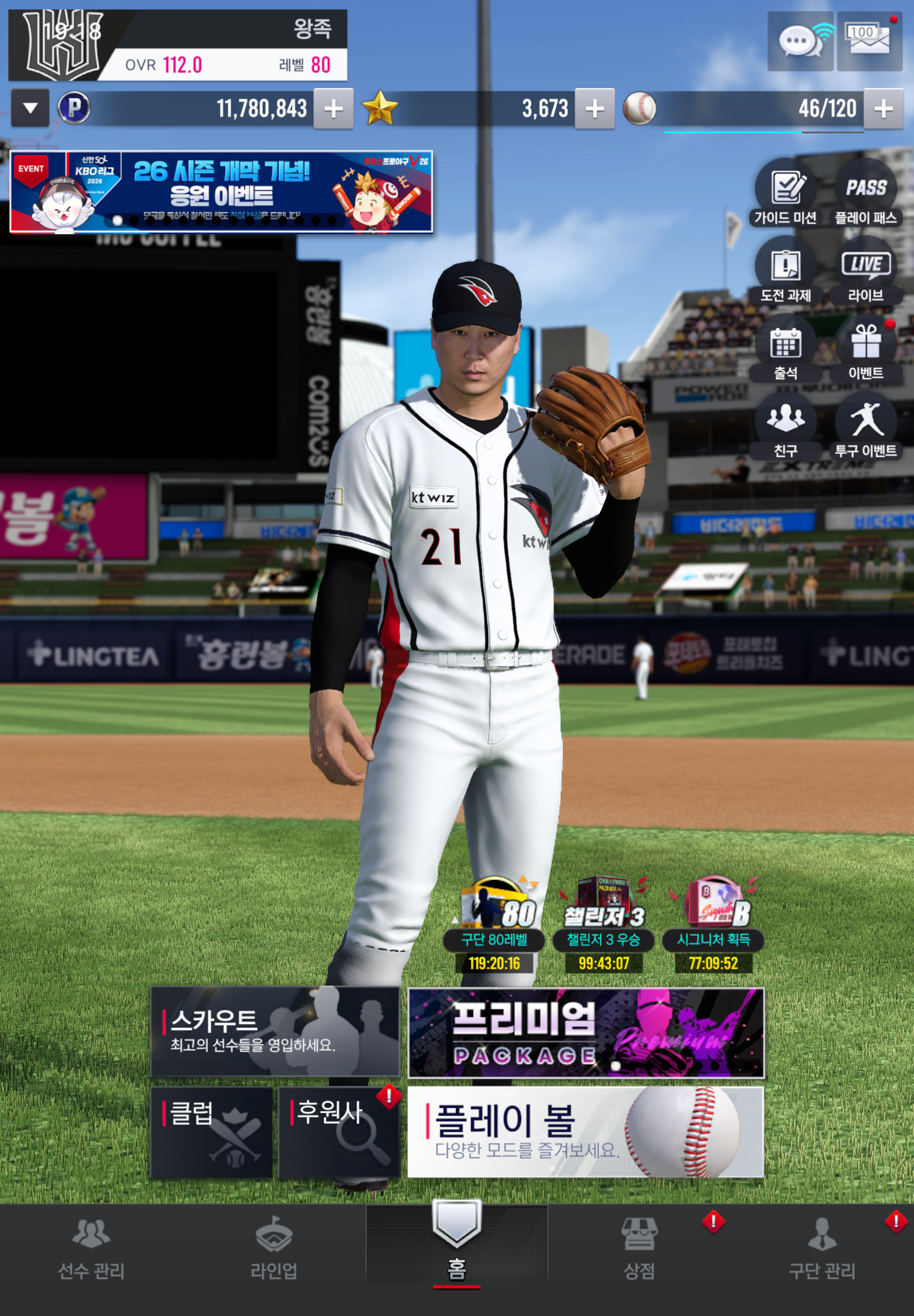Screen dimensions: 914x1316
Task: Open the mailbox envelope icon
Action: coord(869,41)
